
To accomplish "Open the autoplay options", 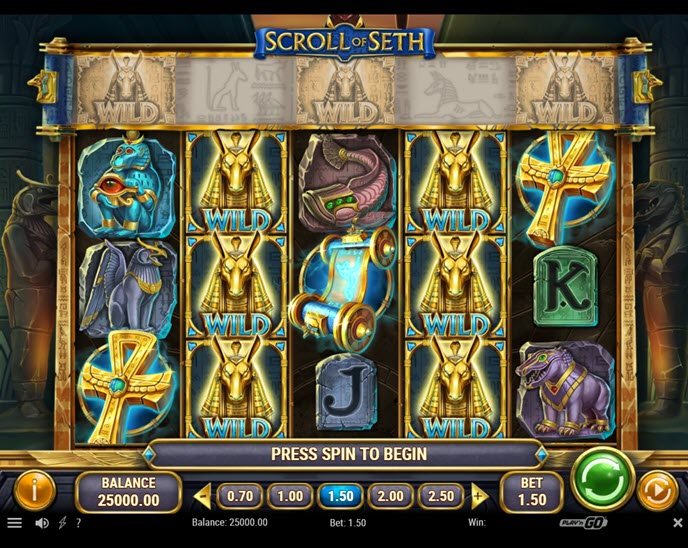I will (x=657, y=492).
